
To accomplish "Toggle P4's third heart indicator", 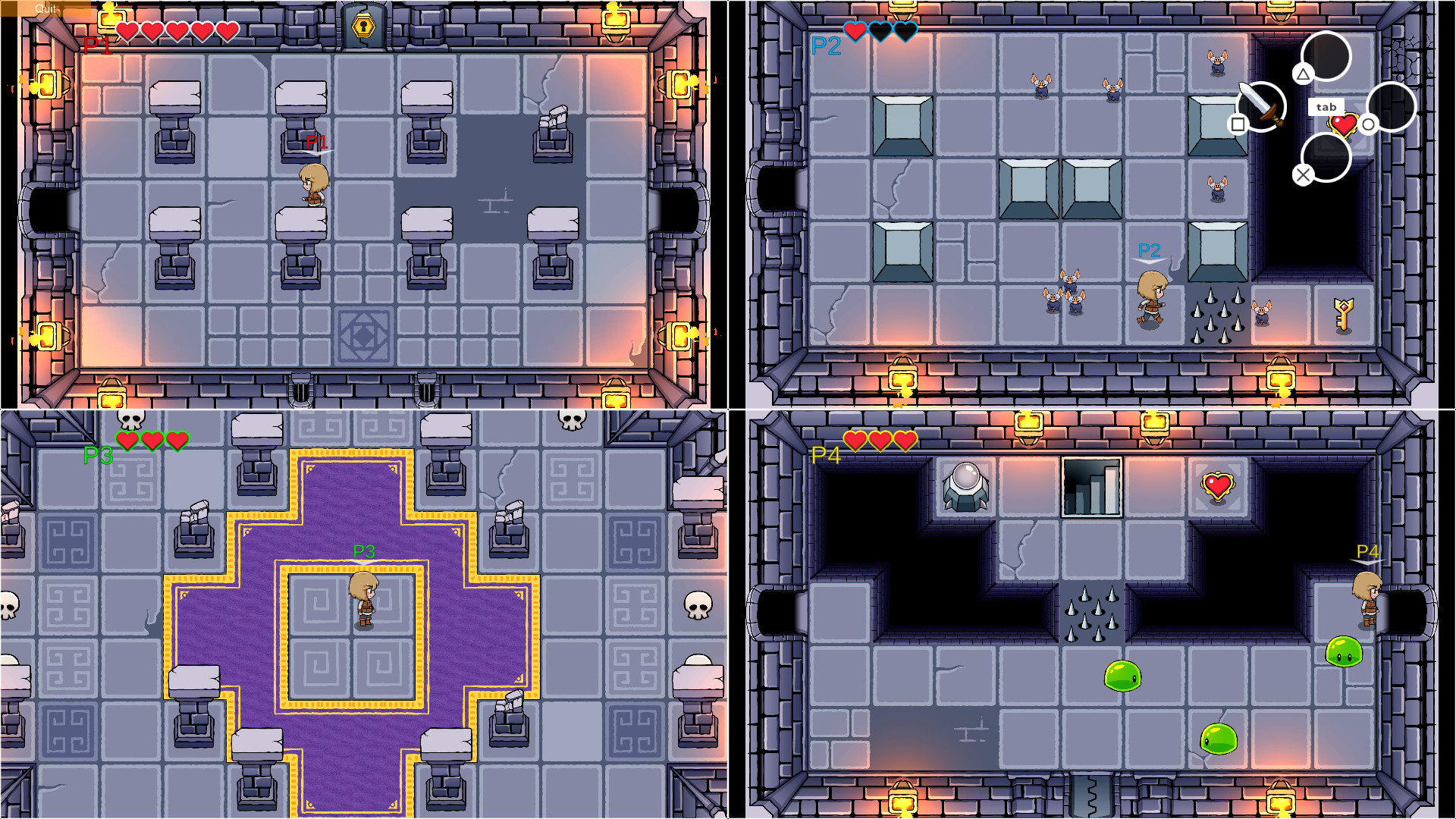I will coord(904,440).
